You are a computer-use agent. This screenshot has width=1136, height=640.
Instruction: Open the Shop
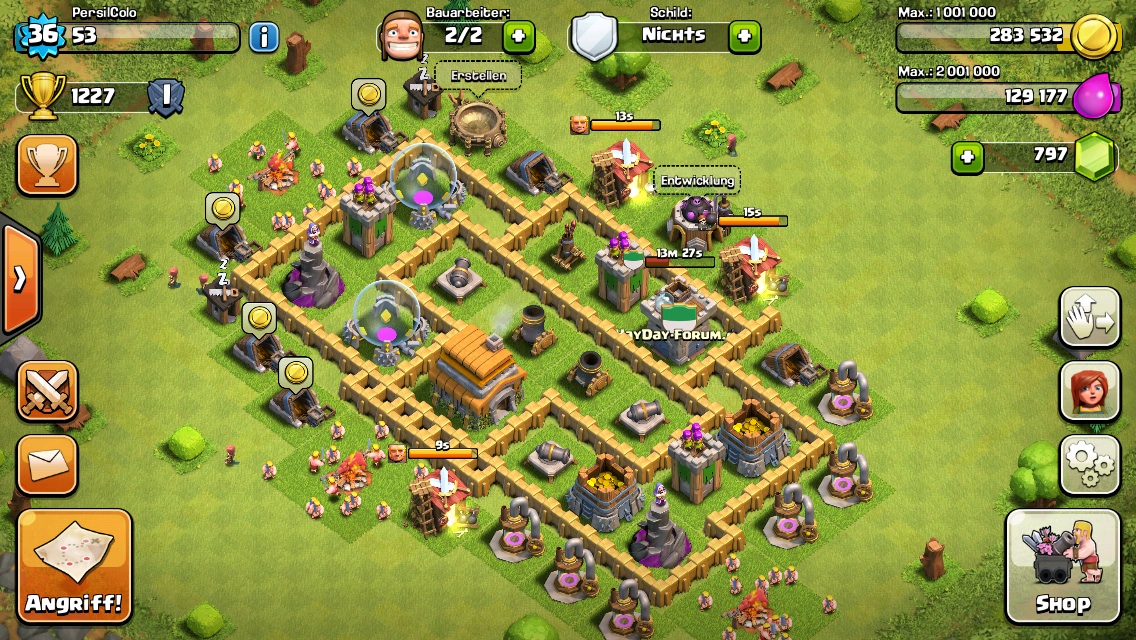click(1062, 567)
